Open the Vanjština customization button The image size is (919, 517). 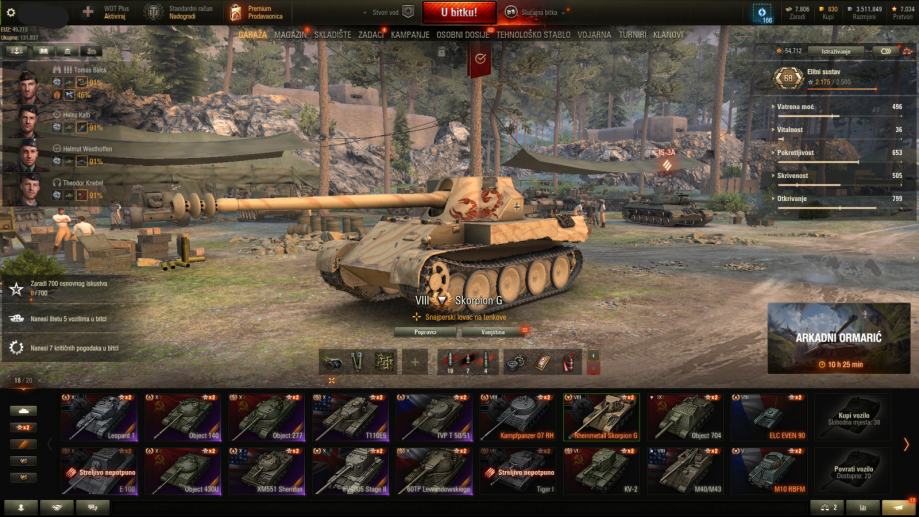pos(494,331)
